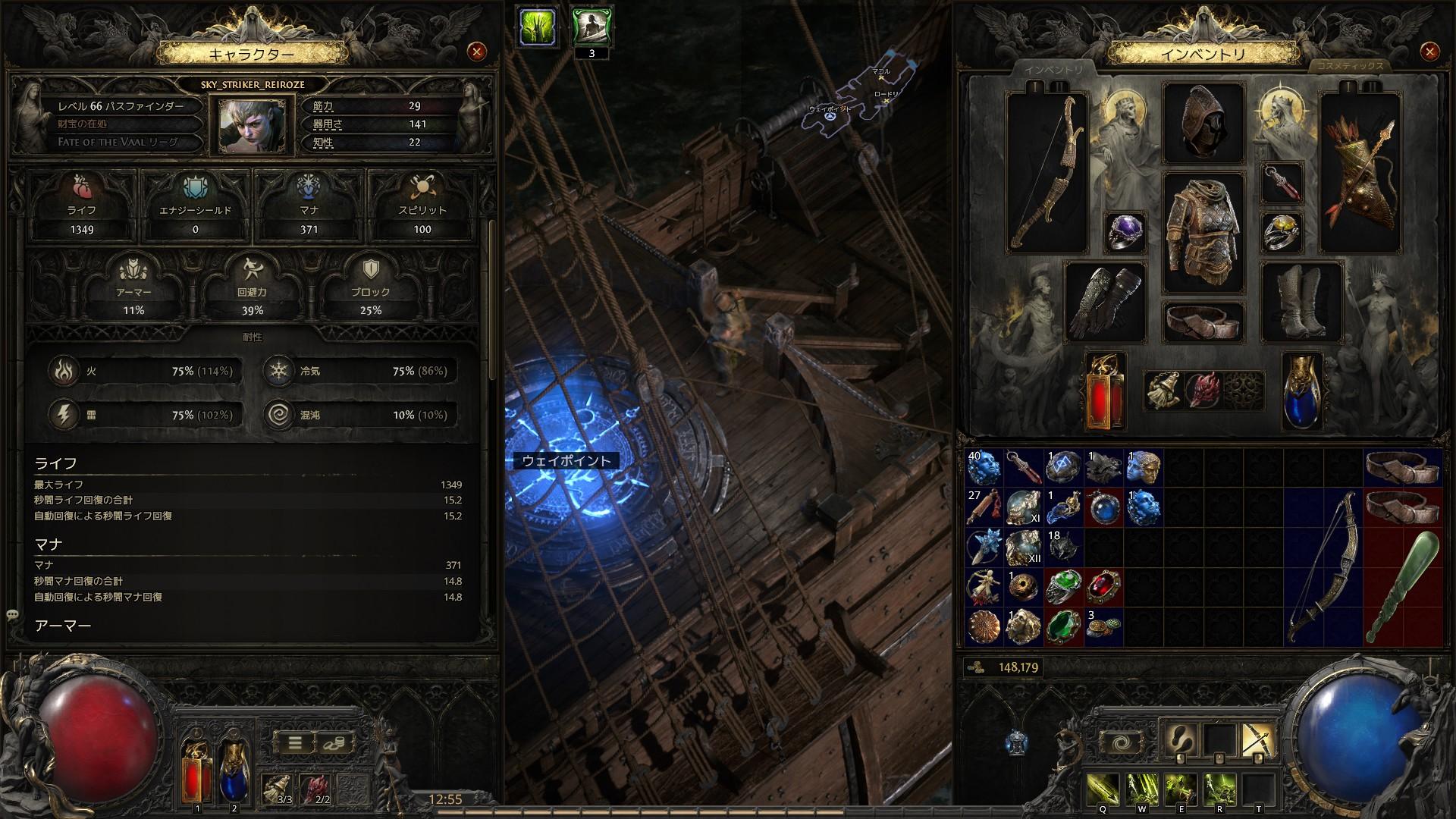Select the equipped hooded helmet
This screenshot has width=1456, height=819.
[1203, 124]
